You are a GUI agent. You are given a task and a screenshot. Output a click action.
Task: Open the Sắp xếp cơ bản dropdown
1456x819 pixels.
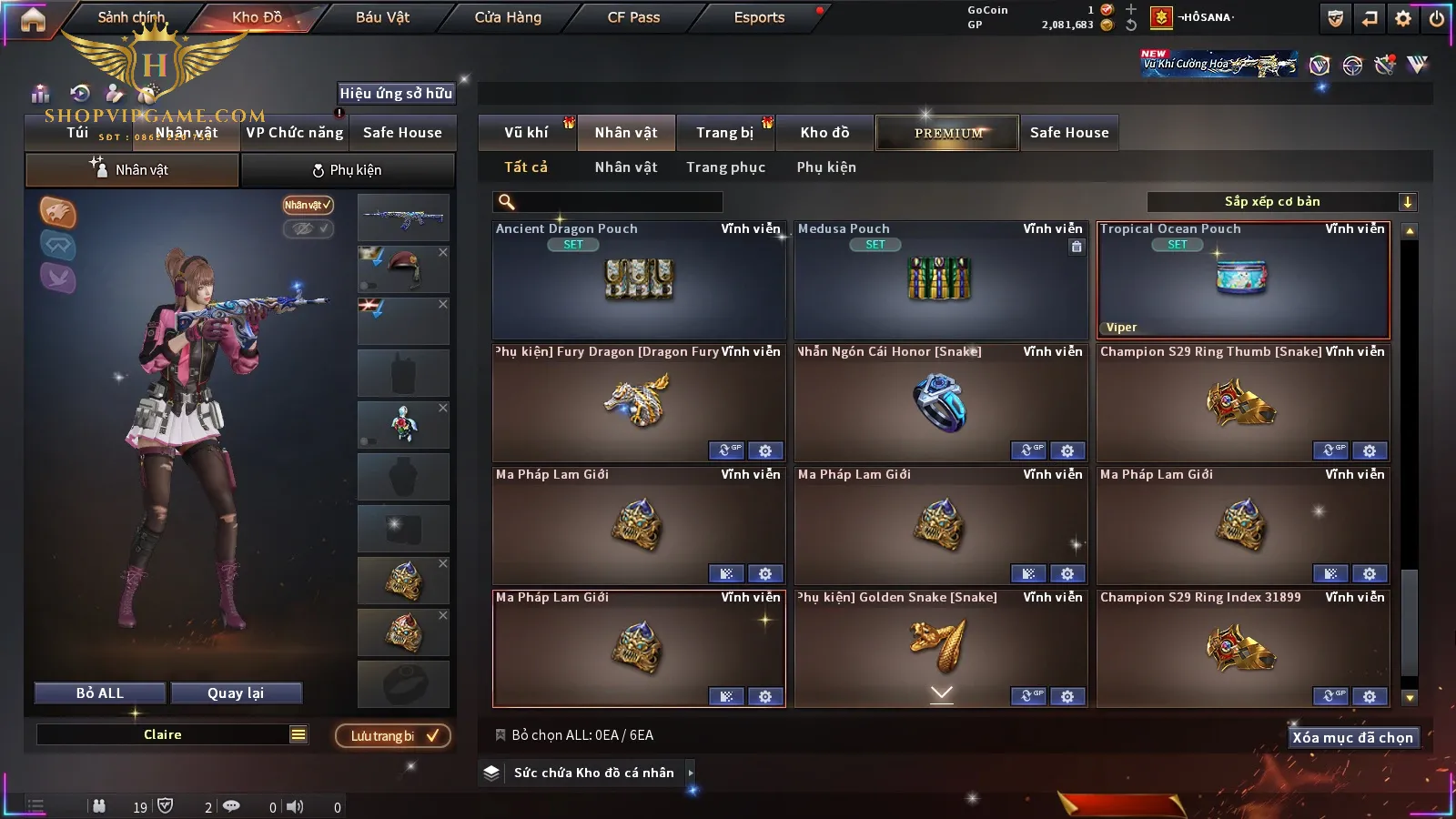[1281, 202]
